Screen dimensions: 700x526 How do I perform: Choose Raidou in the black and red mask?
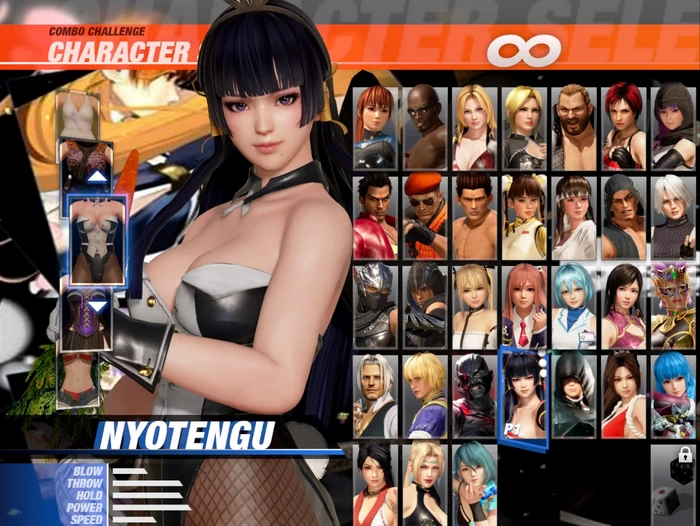pos(474,394)
